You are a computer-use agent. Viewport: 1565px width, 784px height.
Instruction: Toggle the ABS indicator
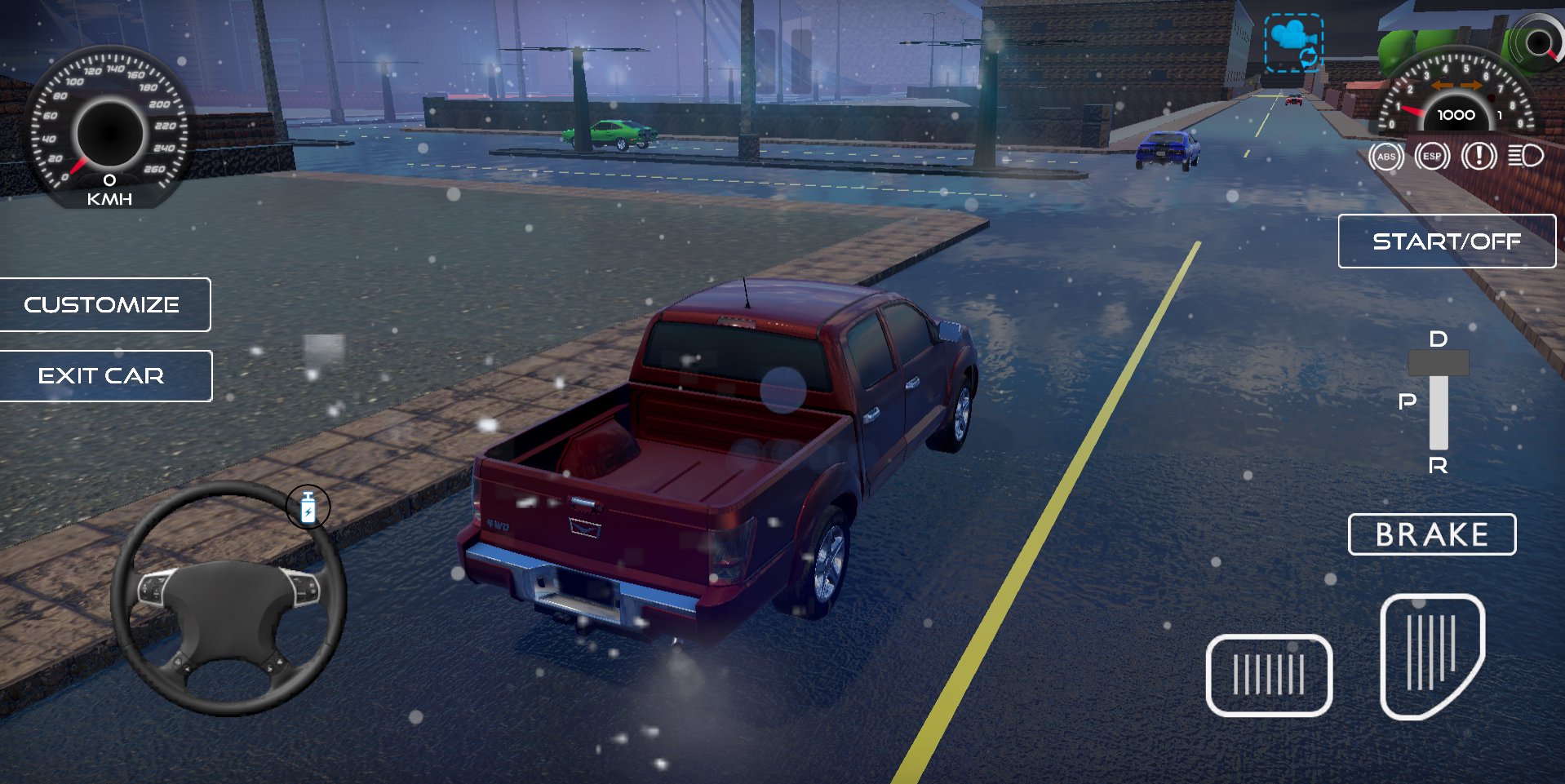pyautogui.click(x=1385, y=157)
